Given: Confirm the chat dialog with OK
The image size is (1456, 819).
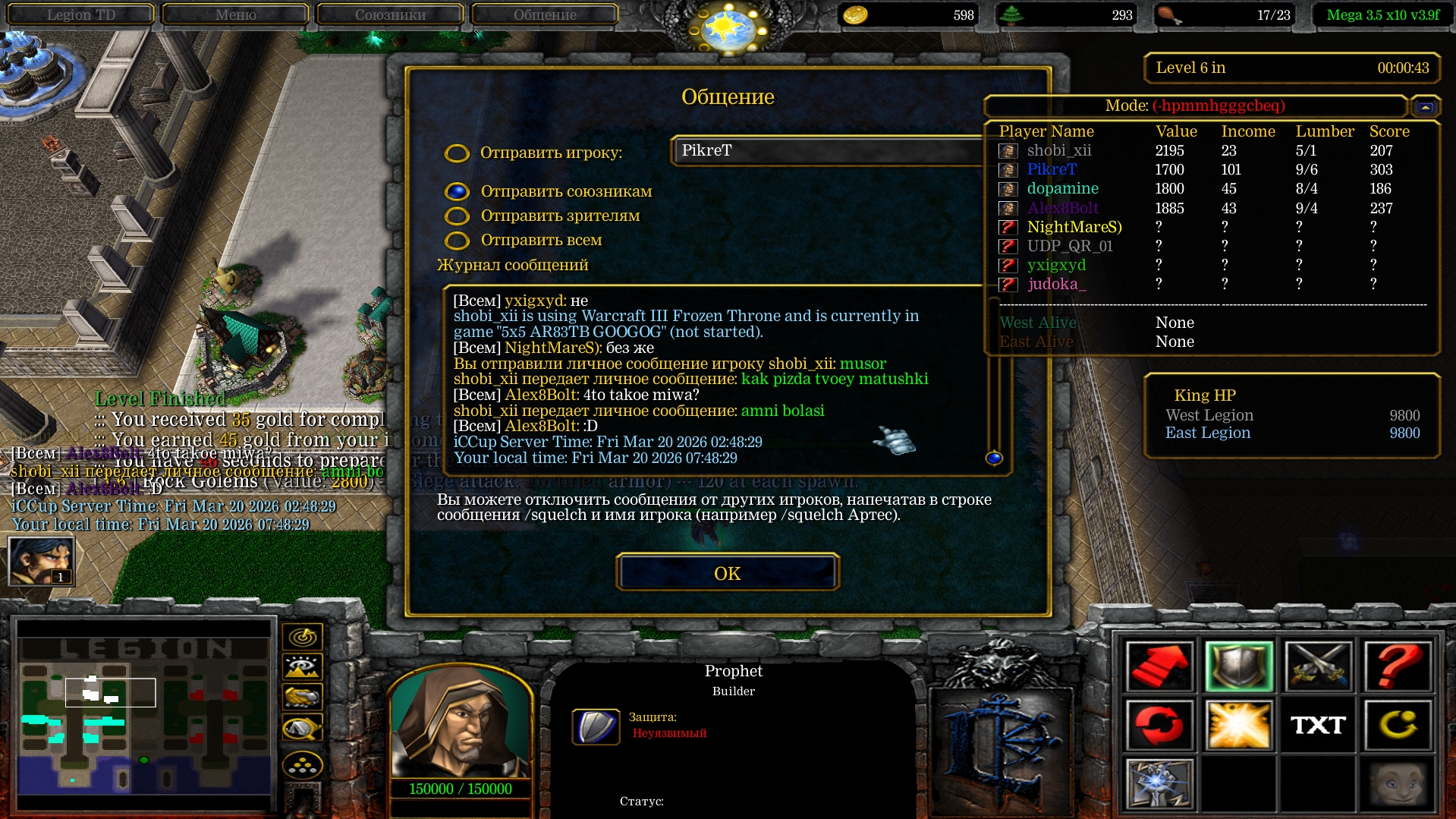Looking at the screenshot, I should coord(727,573).
